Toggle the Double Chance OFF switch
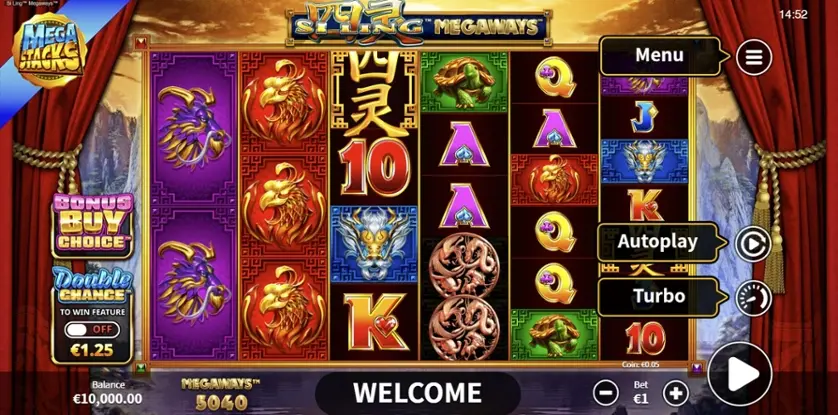The width and height of the screenshot is (838, 415). click(91, 328)
